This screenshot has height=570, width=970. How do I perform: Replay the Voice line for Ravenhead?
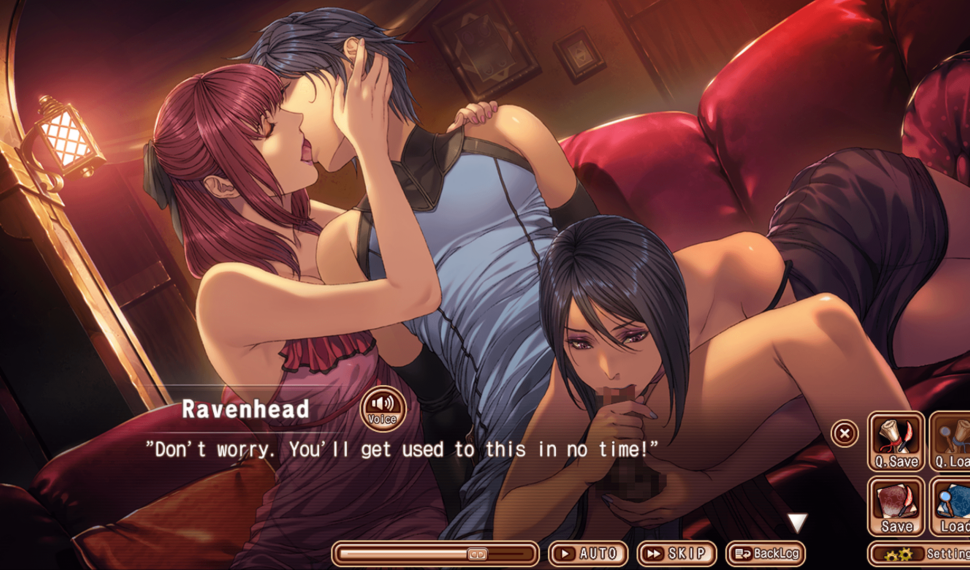[382, 411]
